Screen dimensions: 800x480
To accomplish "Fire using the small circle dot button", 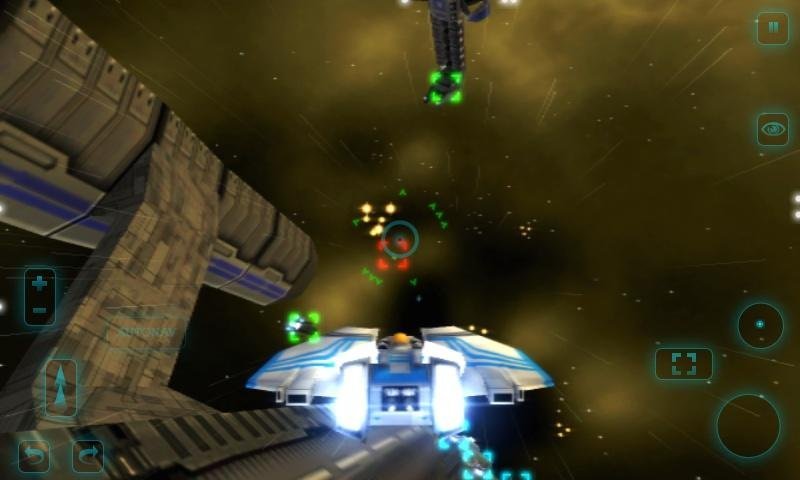I will (x=760, y=325).
